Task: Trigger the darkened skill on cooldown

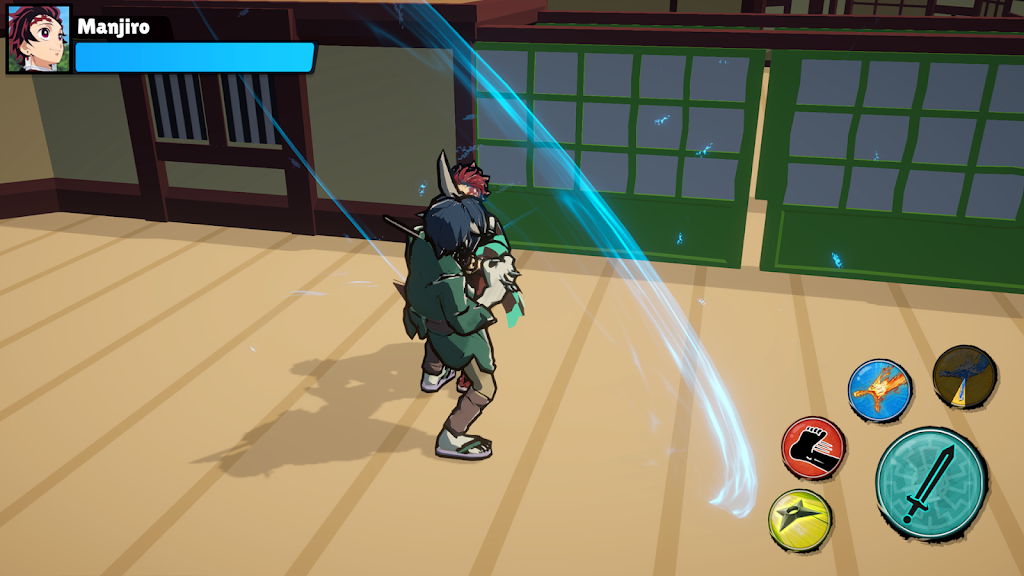Action: (965, 377)
